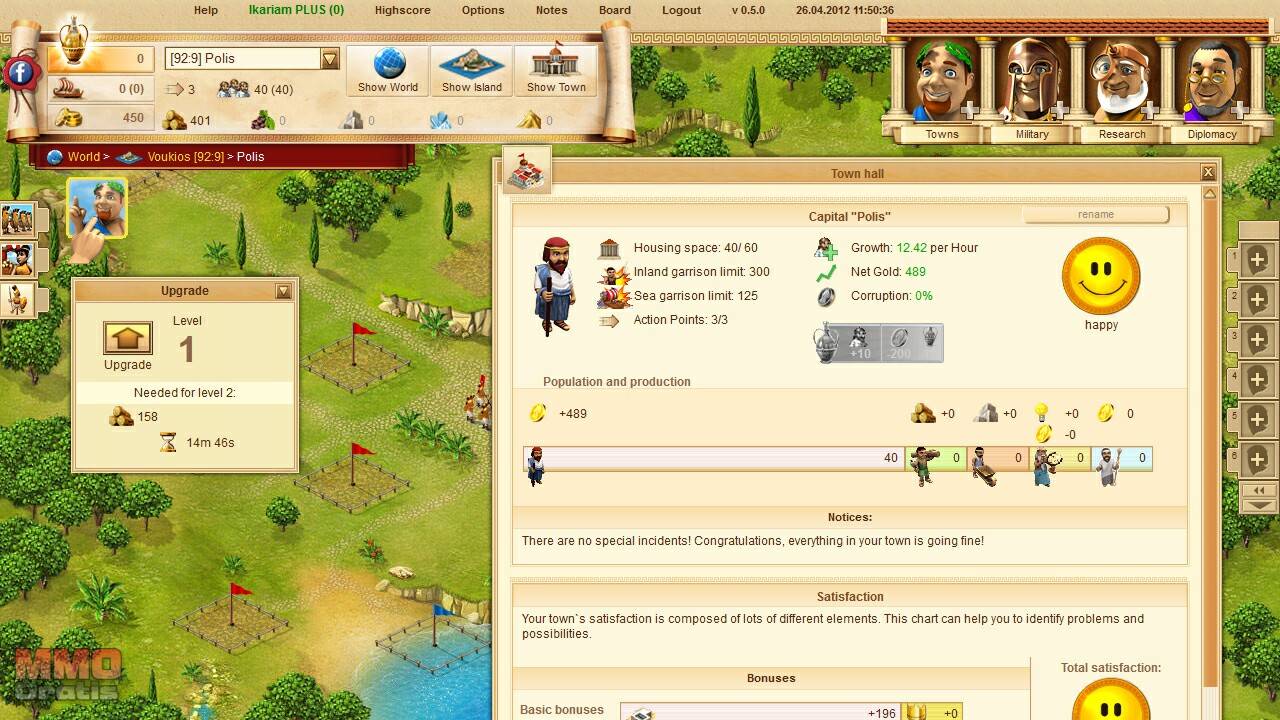Rename the capital Polis
Screen dimensions: 1280x720
(1096, 215)
